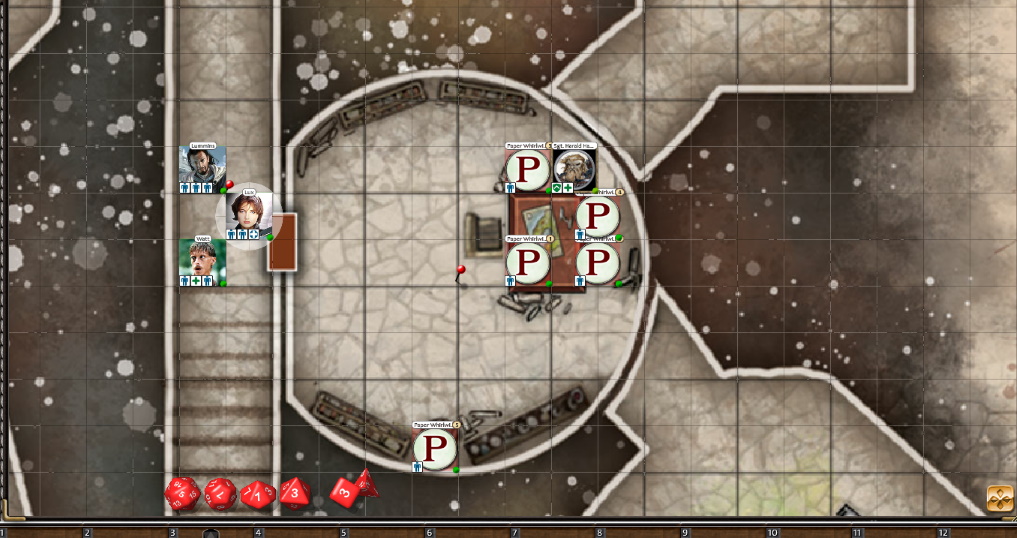The width and height of the screenshot is (1017, 538).
Task: Click the orange button in the map corner
Action: click(999, 498)
